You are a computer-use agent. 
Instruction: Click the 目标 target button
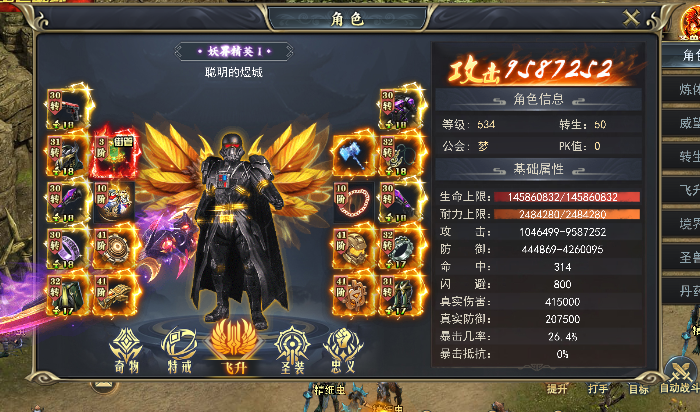point(638,388)
